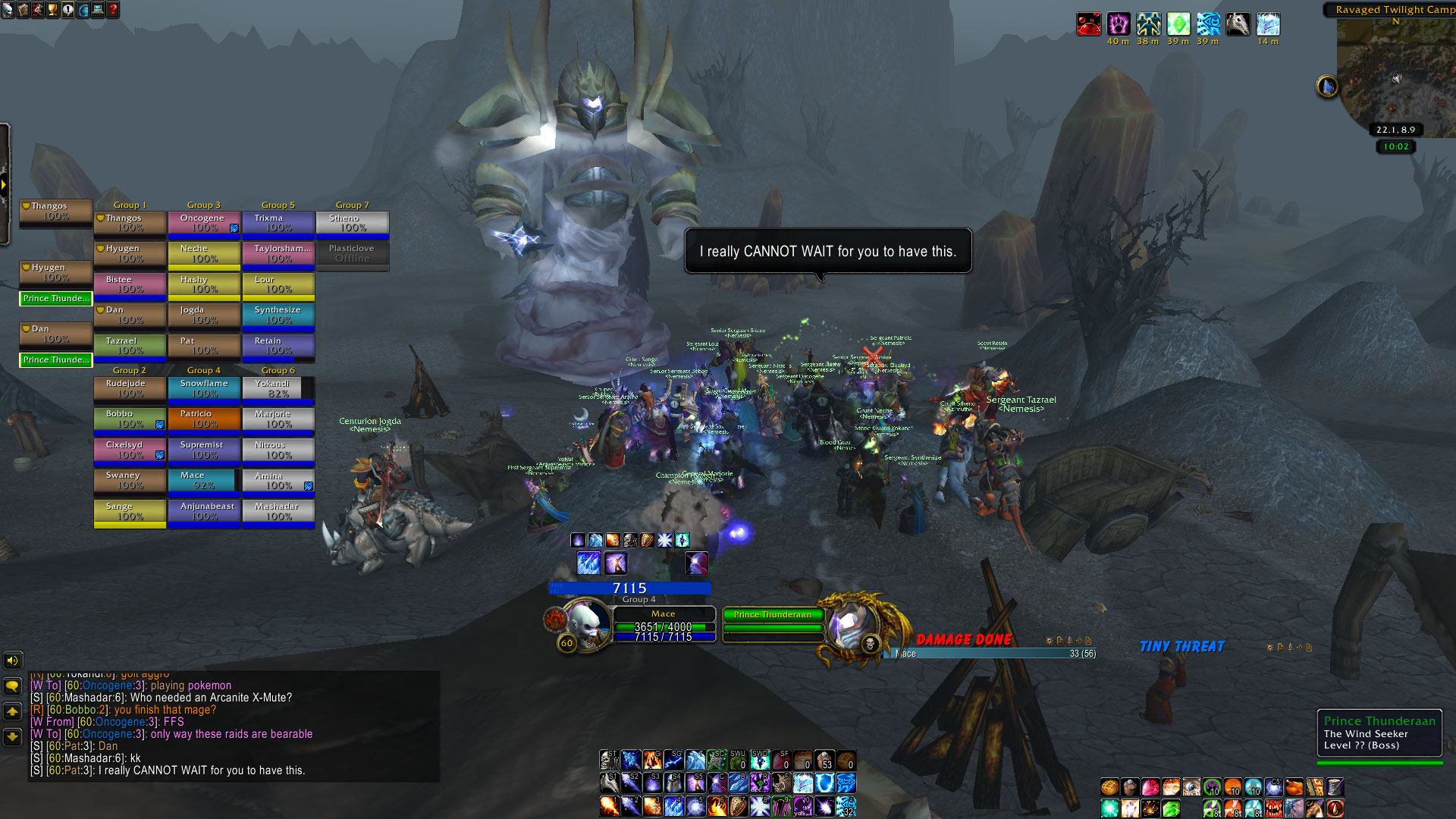Select Synthesize's raid frame
This screenshot has width=1456, height=819.
278,315
